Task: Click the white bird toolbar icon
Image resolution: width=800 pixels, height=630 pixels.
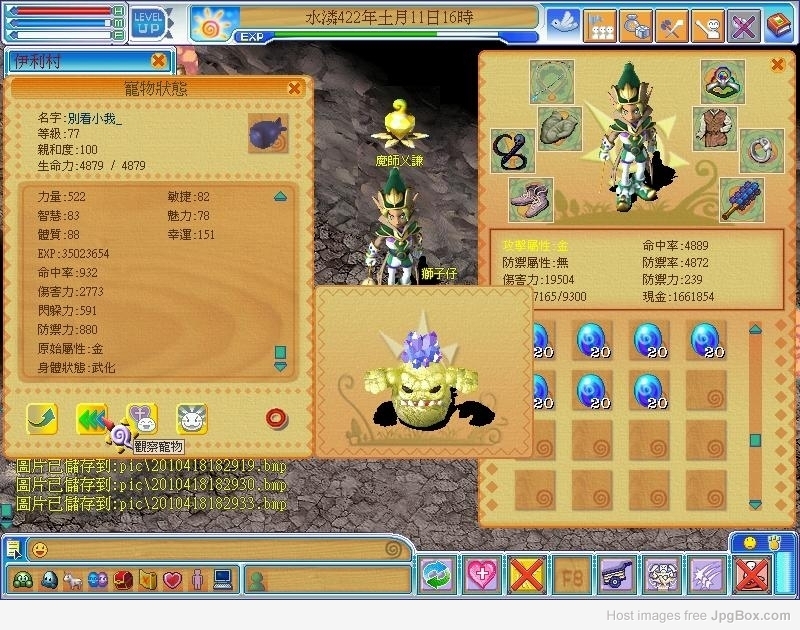Action: tap(564, 24)
